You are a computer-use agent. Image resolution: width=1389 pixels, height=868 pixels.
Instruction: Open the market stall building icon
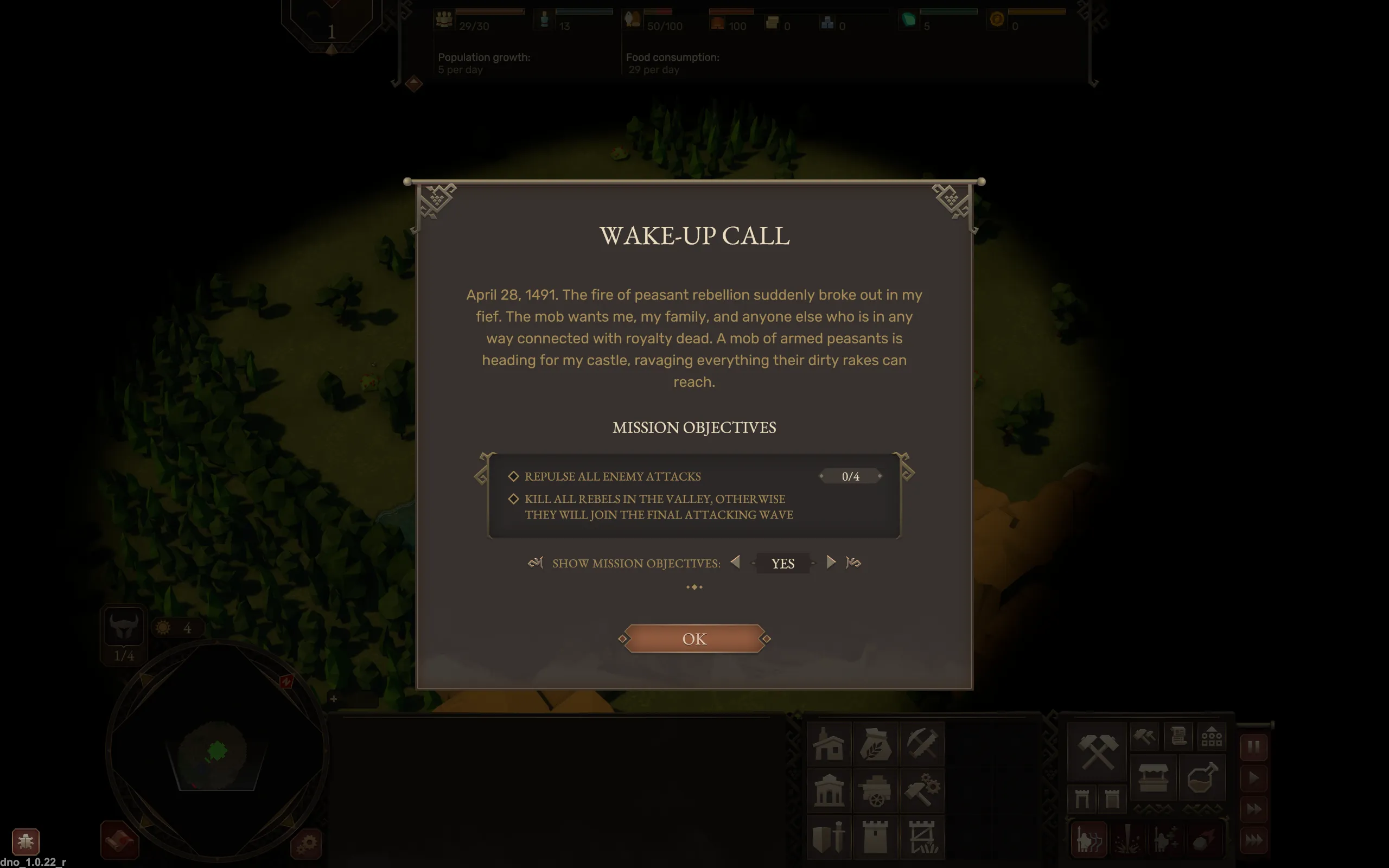coord(1154,778)
